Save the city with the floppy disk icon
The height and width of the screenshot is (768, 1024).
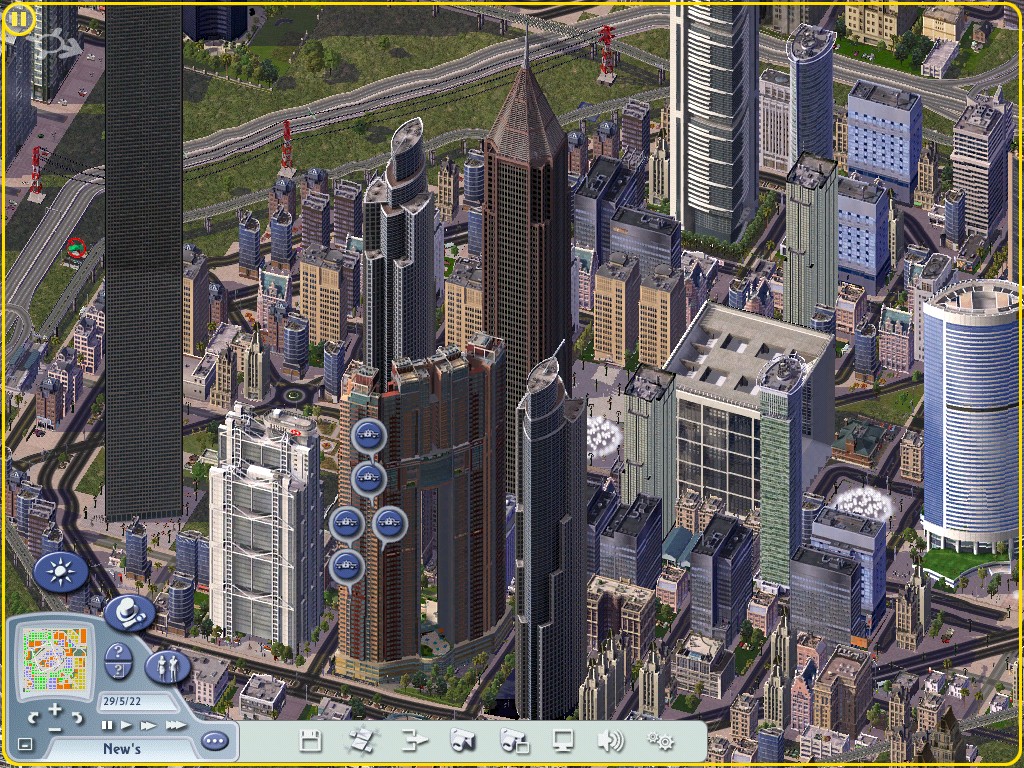[310, 741]
